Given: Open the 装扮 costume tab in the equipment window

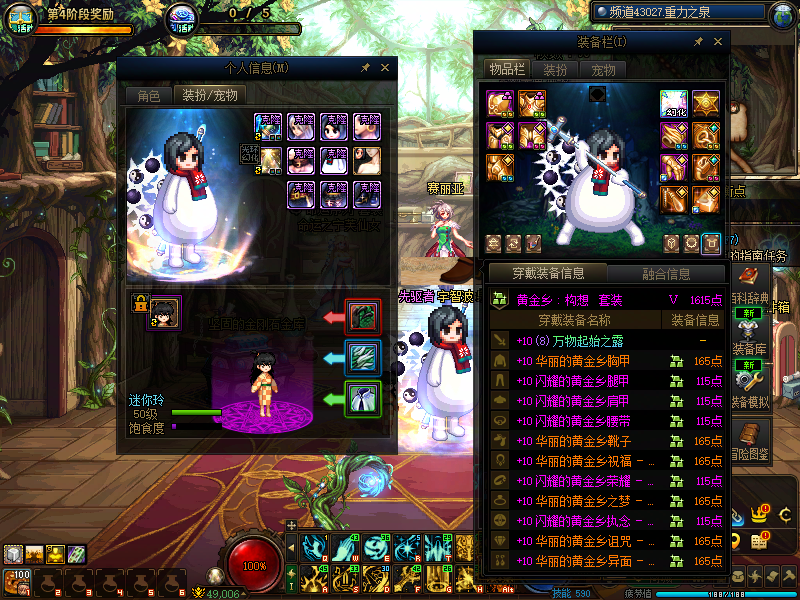Looking at the screenshot, I should (555, 70).
